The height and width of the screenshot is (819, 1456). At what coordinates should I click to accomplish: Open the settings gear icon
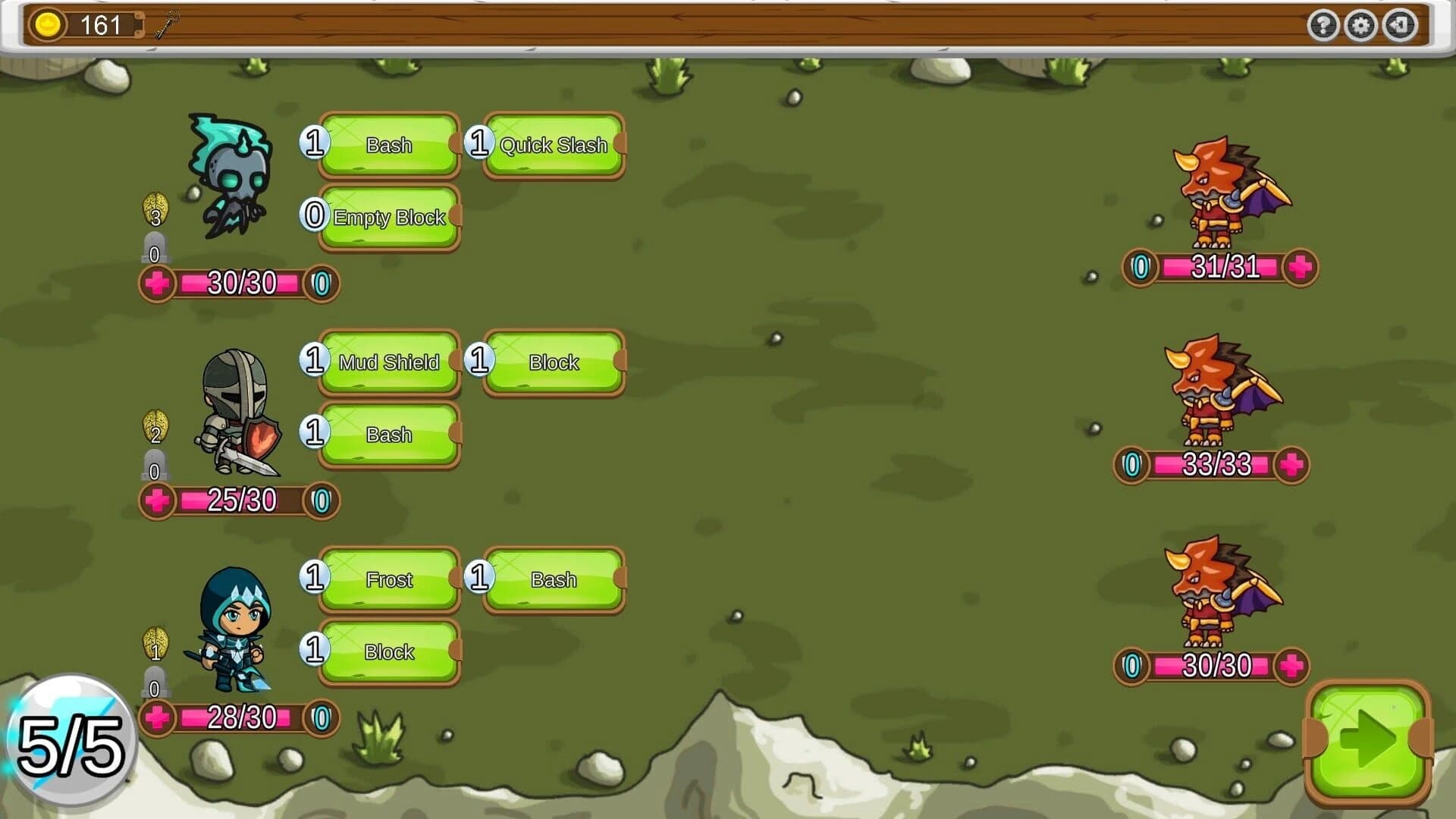[1362, 26]
